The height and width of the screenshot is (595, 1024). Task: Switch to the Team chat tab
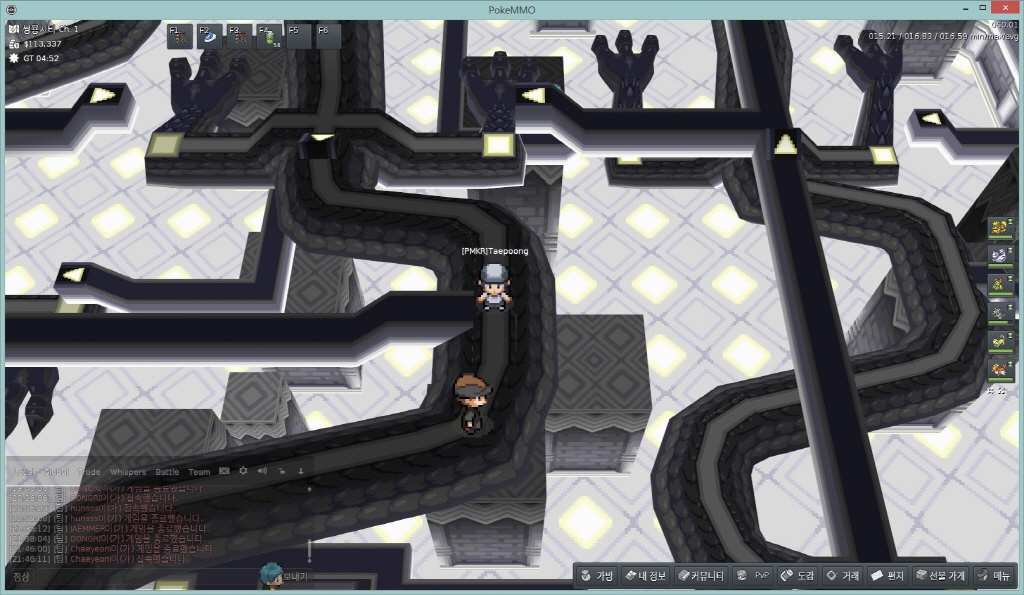(199, 471)
